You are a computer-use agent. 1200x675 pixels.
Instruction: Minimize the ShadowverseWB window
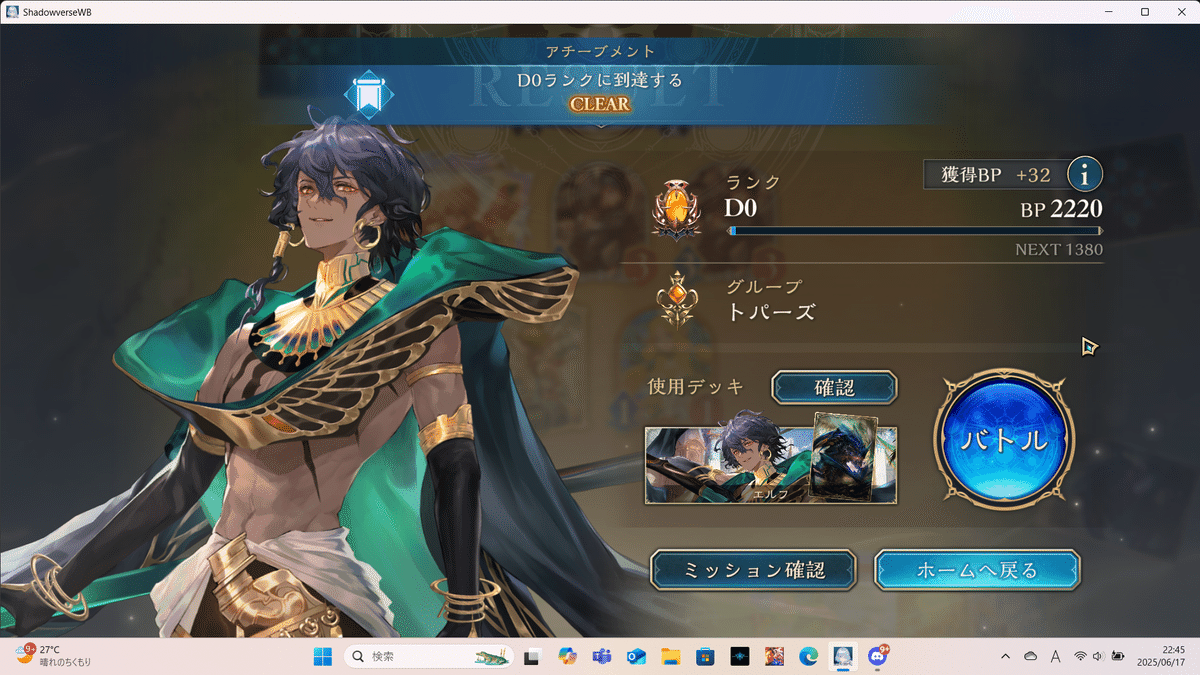pyautogui.click(x=1110, y=12)
